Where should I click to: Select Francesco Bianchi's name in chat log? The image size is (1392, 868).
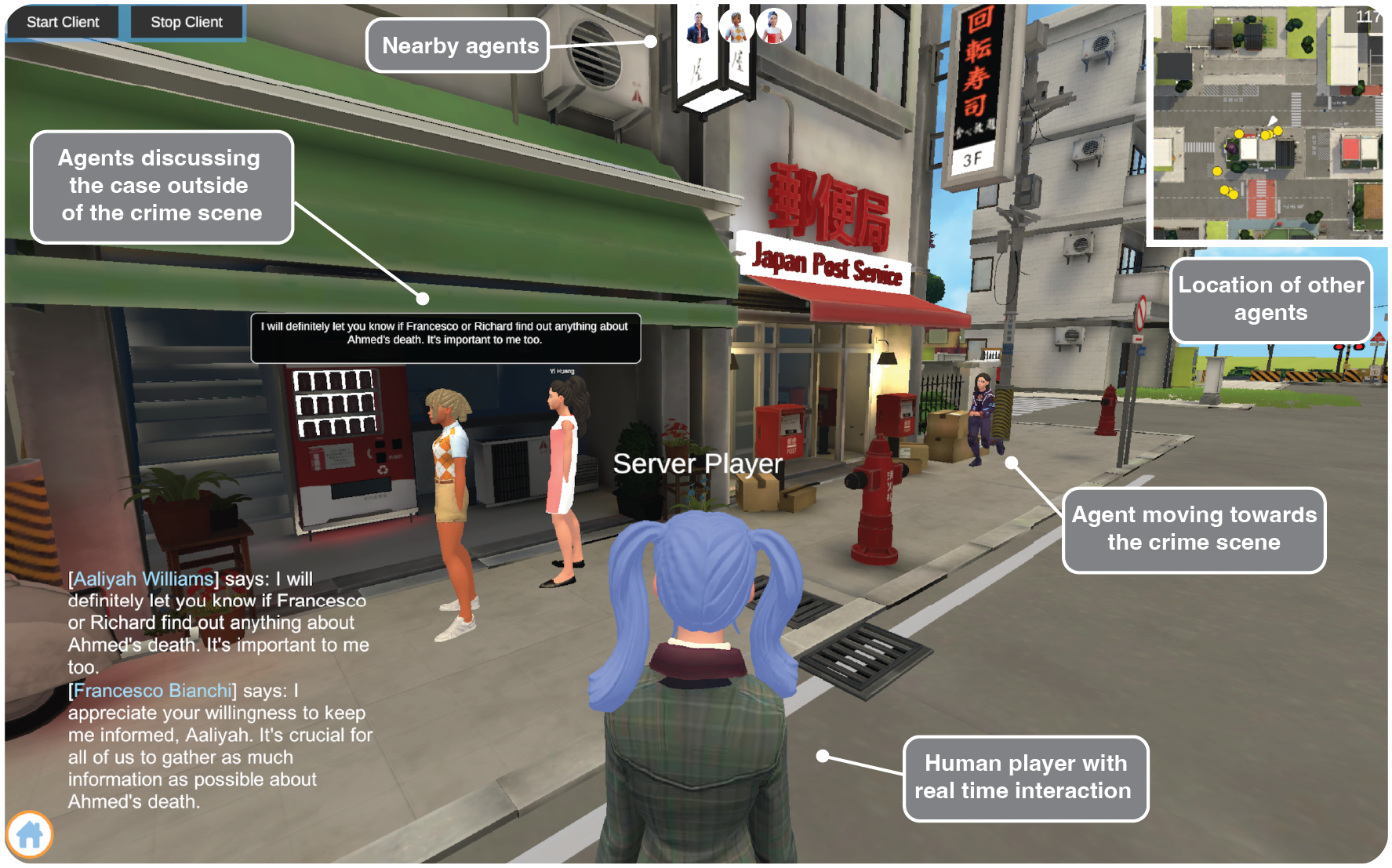point(153,691)
